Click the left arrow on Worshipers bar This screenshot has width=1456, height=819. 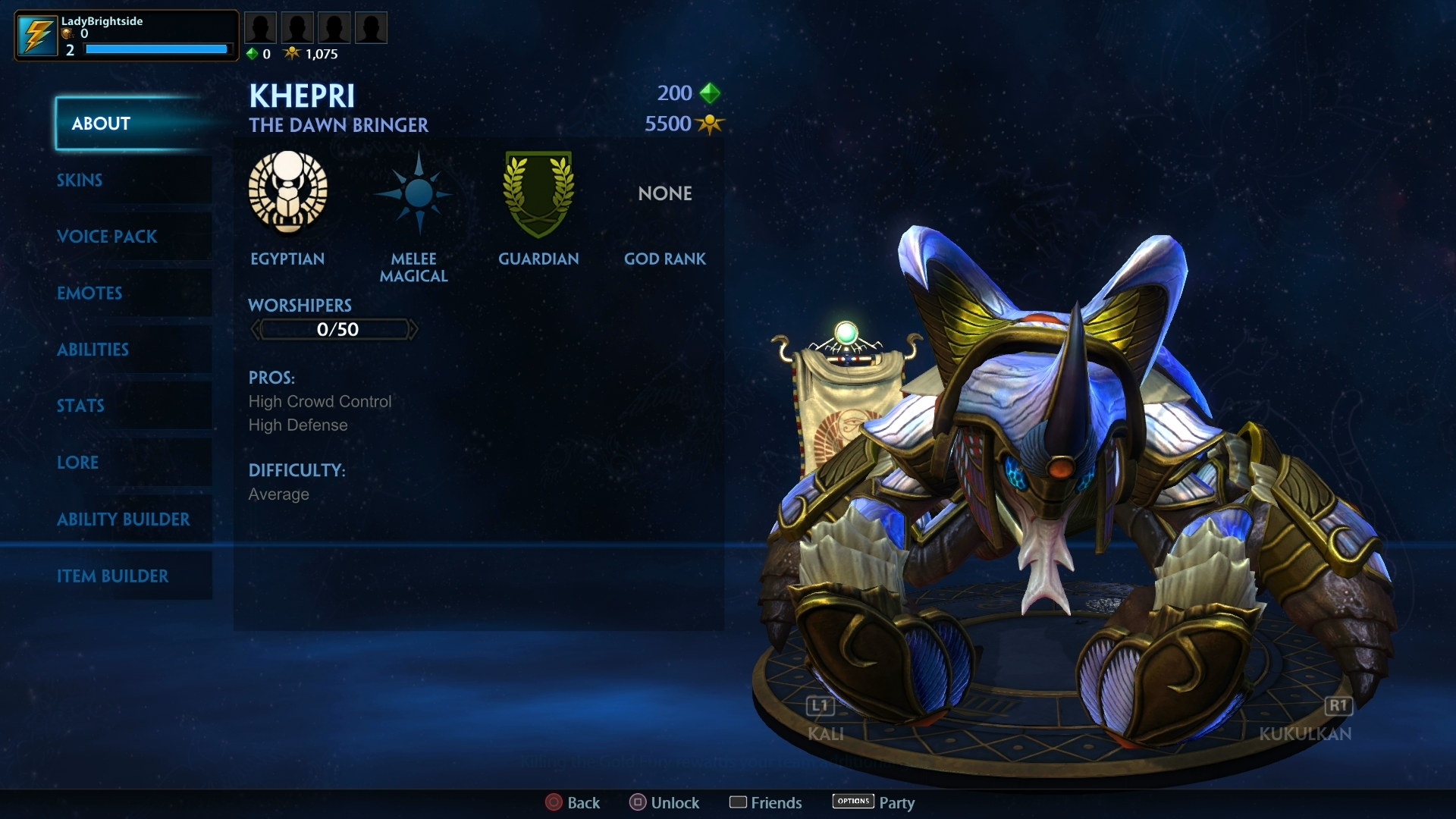click(256, 328)
